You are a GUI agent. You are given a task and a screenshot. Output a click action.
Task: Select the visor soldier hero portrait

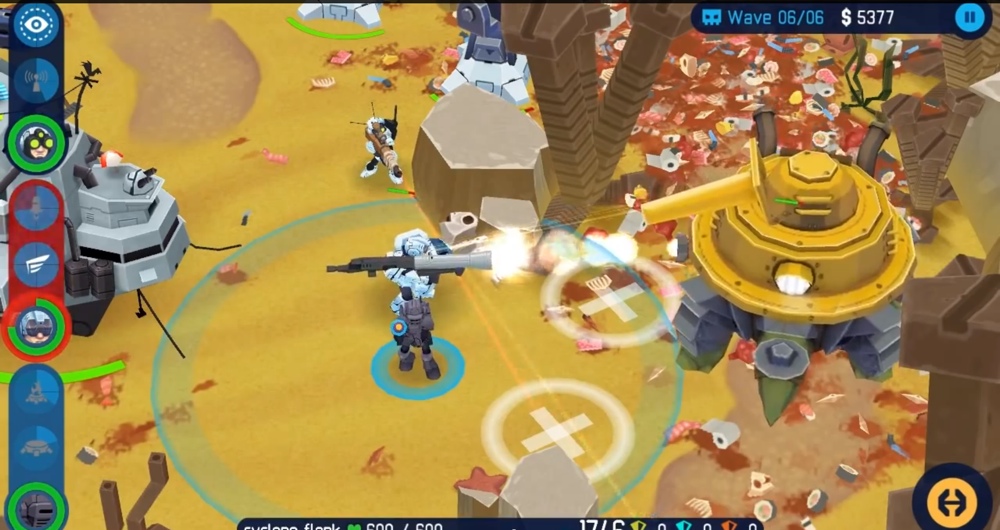coord(37,325)
